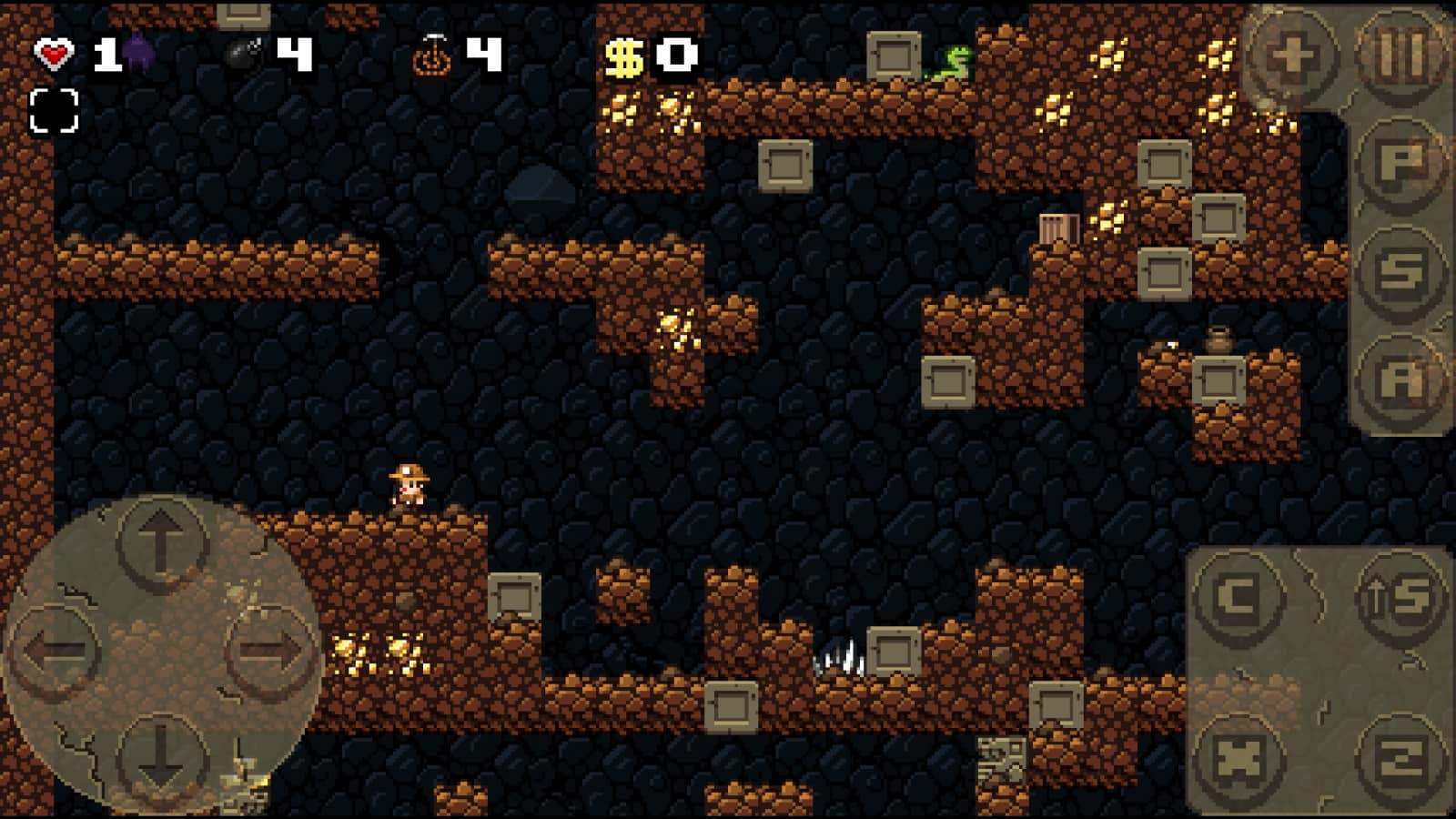This screenshot has width=1456, height=819.
Task: Tap the round C button
Action: [x=1239, y=598]
